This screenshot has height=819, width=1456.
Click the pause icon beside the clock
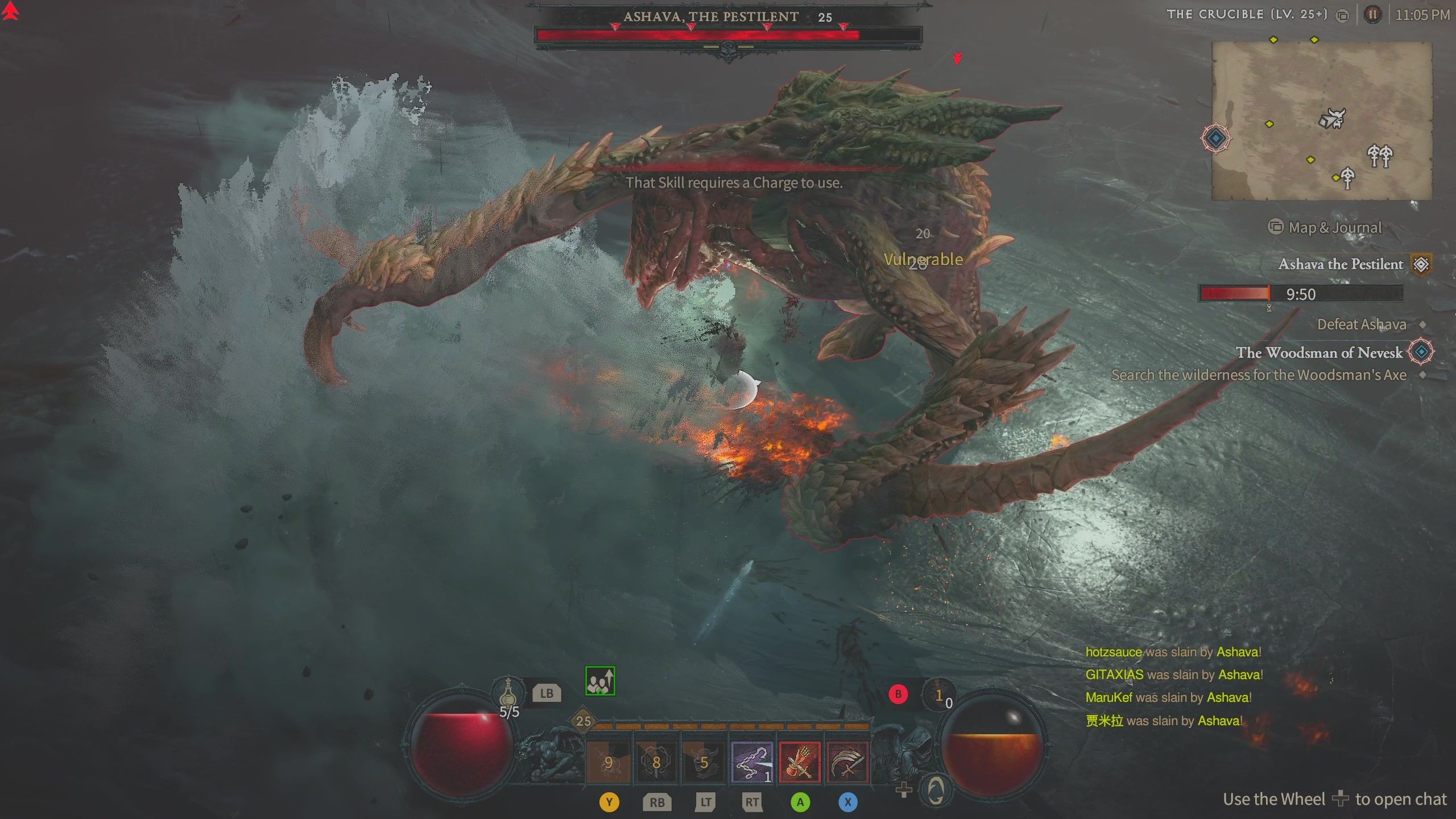point(1374,15)
